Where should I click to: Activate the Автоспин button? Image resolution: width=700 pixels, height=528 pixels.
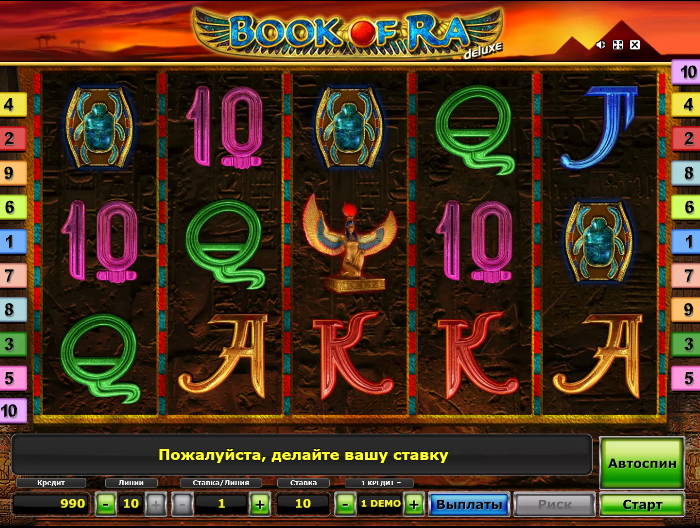click(x=641, y=464)
